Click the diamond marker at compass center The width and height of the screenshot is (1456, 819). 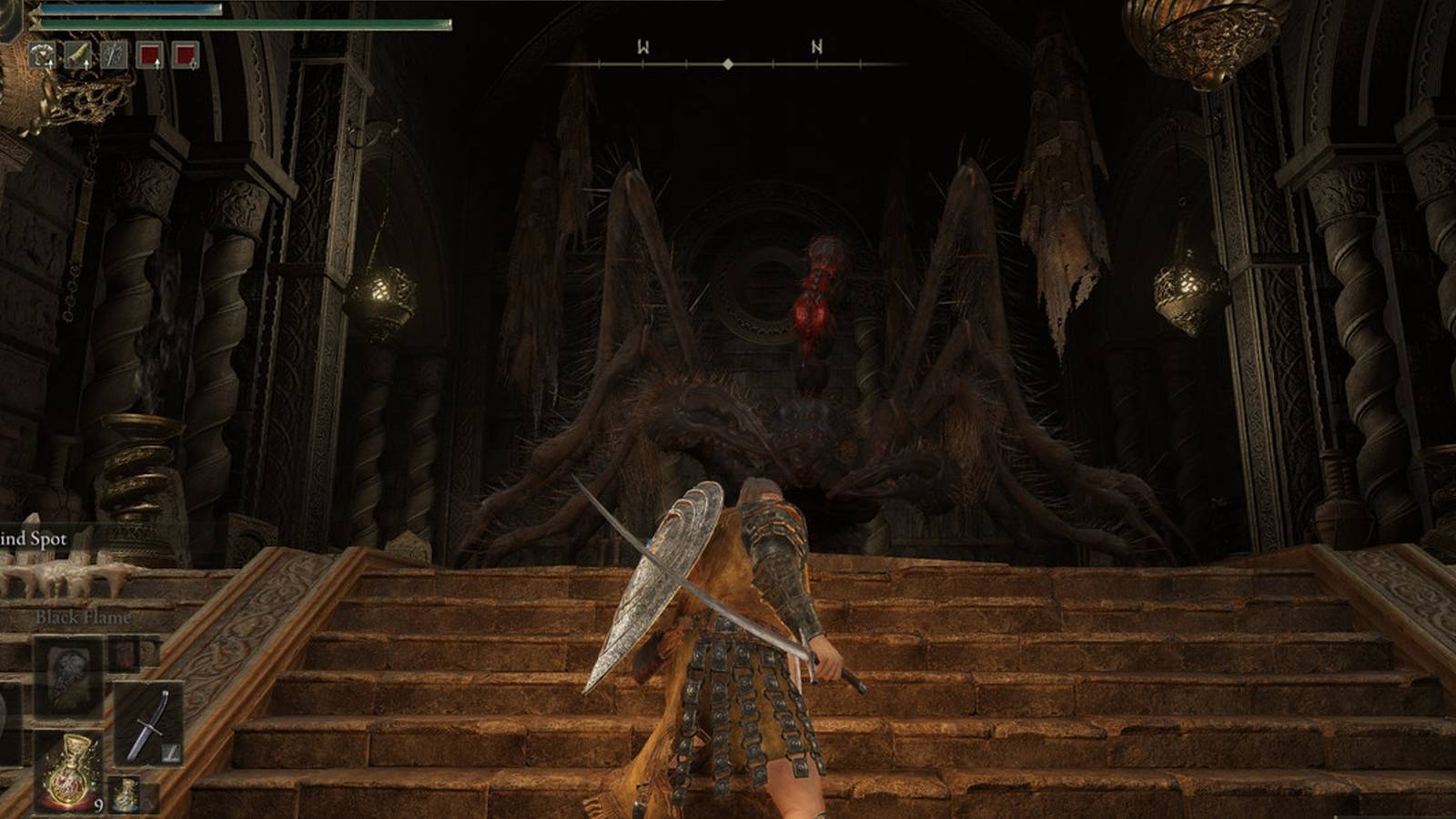click(x=728, y=64)
